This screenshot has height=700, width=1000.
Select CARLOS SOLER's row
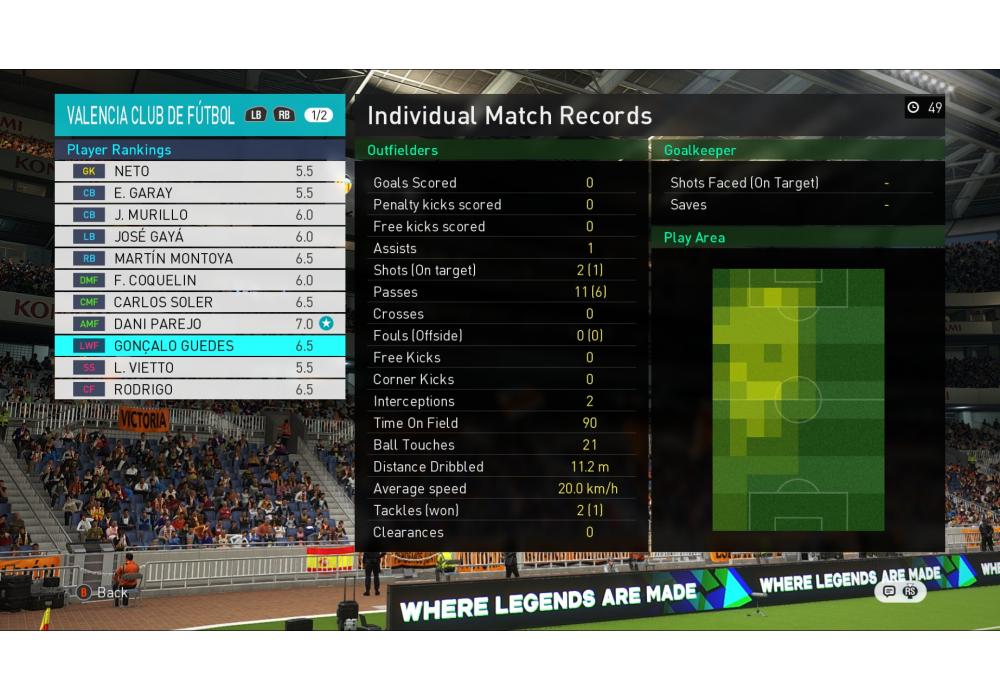click(x=199, y=302)
